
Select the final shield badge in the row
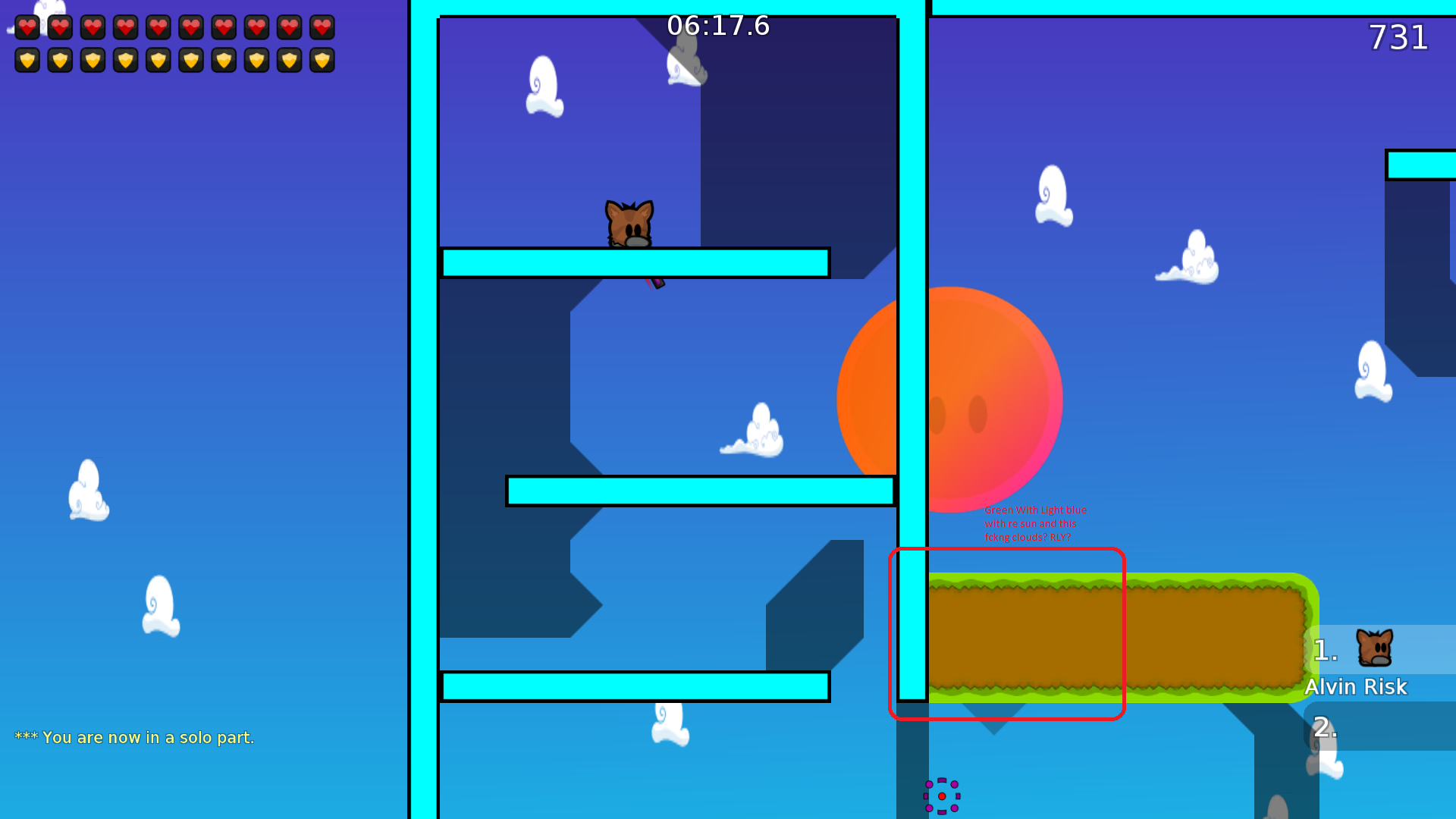click(321, 59)
